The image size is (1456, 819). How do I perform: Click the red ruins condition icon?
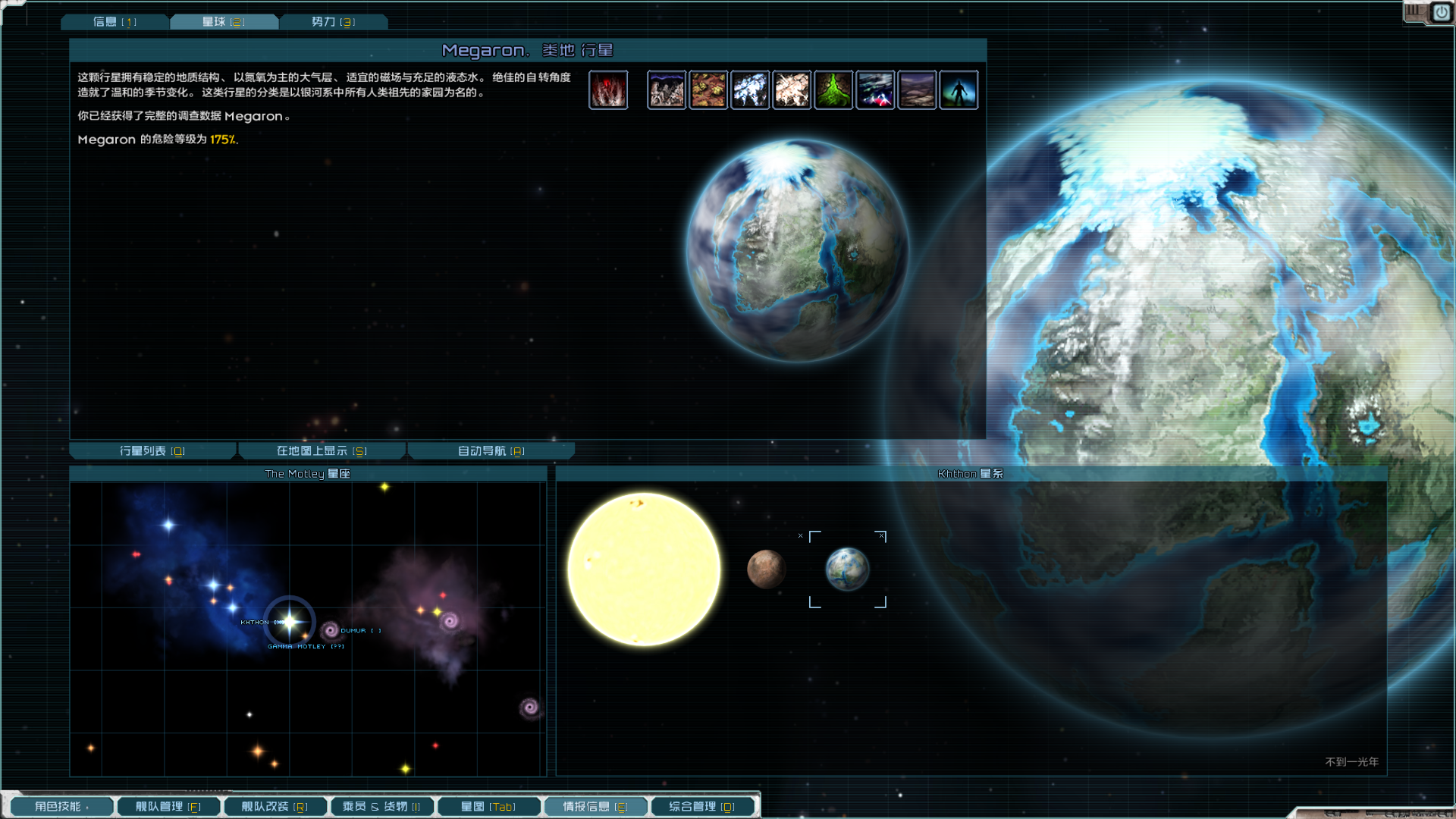(608, 90)
